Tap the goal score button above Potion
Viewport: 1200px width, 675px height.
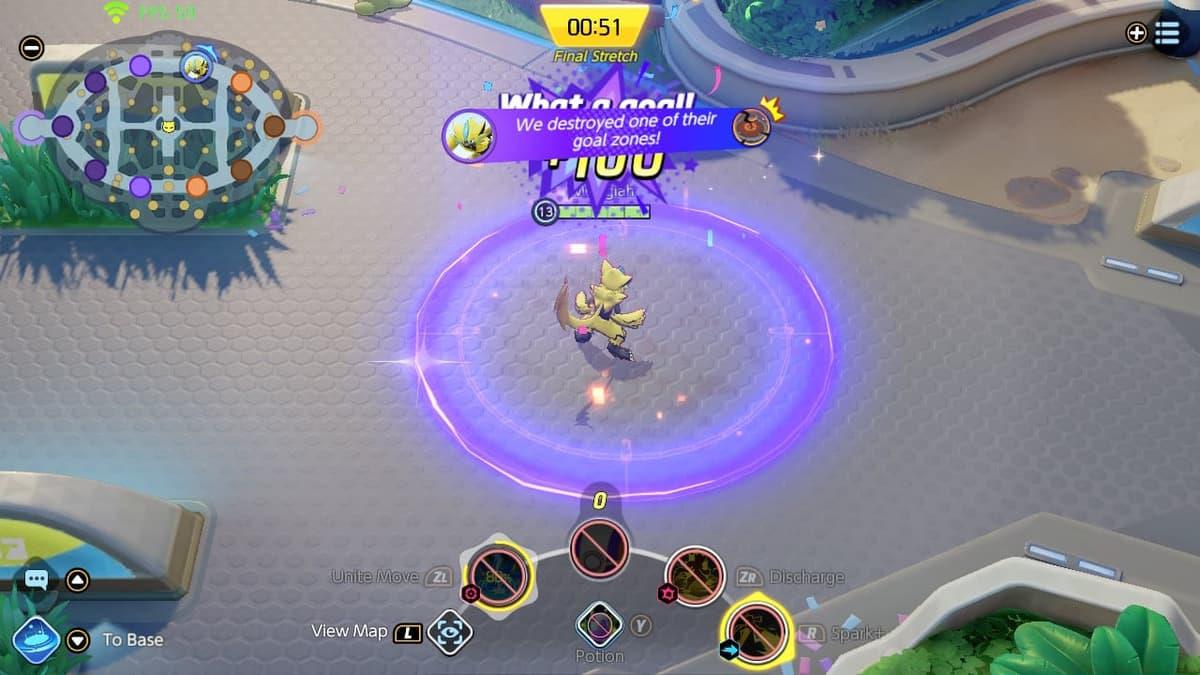[x=599, y=548]
